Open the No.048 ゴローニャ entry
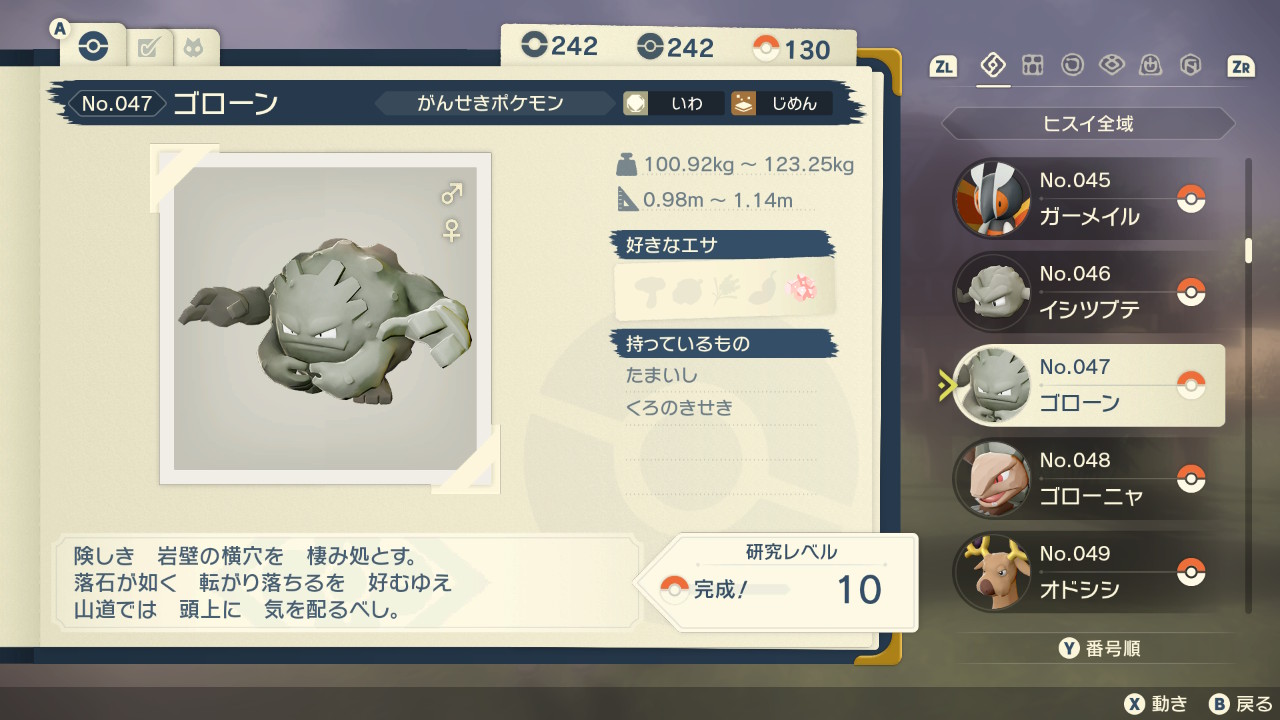This screenshot has width=1280, height=720. click(x=1088, y=479)
